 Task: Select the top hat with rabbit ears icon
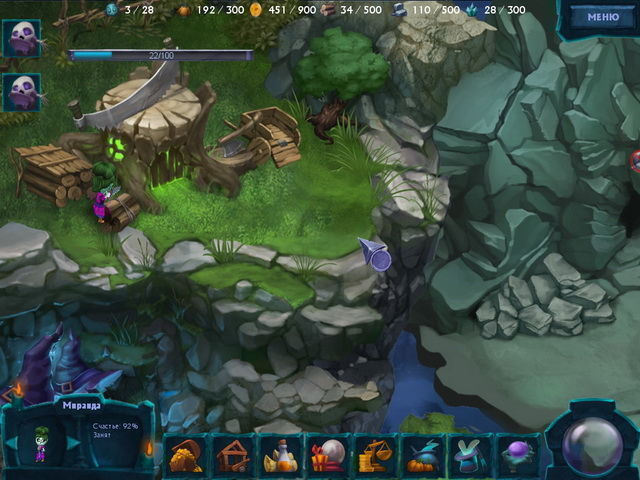click(x=468, y=457)
